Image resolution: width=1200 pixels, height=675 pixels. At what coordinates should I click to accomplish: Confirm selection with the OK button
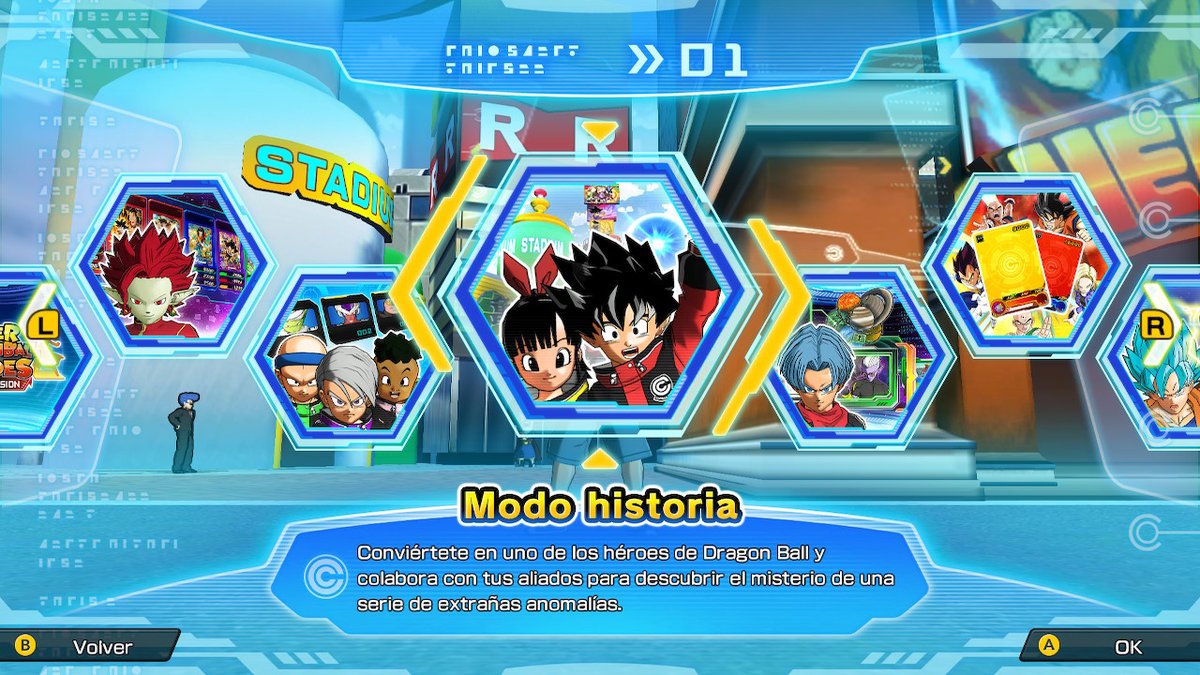[1110, 647]
